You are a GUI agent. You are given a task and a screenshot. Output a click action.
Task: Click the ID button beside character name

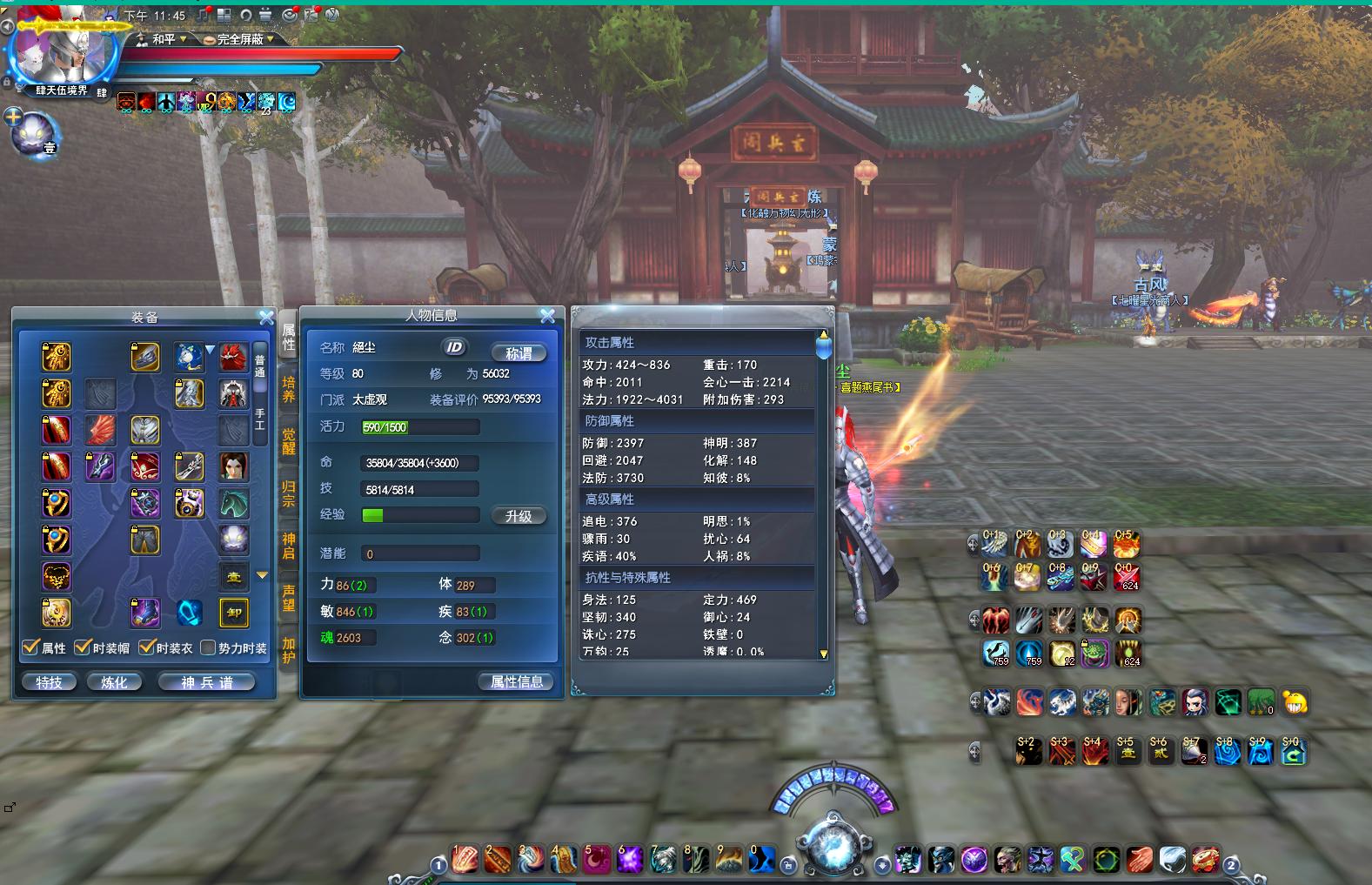454,347
